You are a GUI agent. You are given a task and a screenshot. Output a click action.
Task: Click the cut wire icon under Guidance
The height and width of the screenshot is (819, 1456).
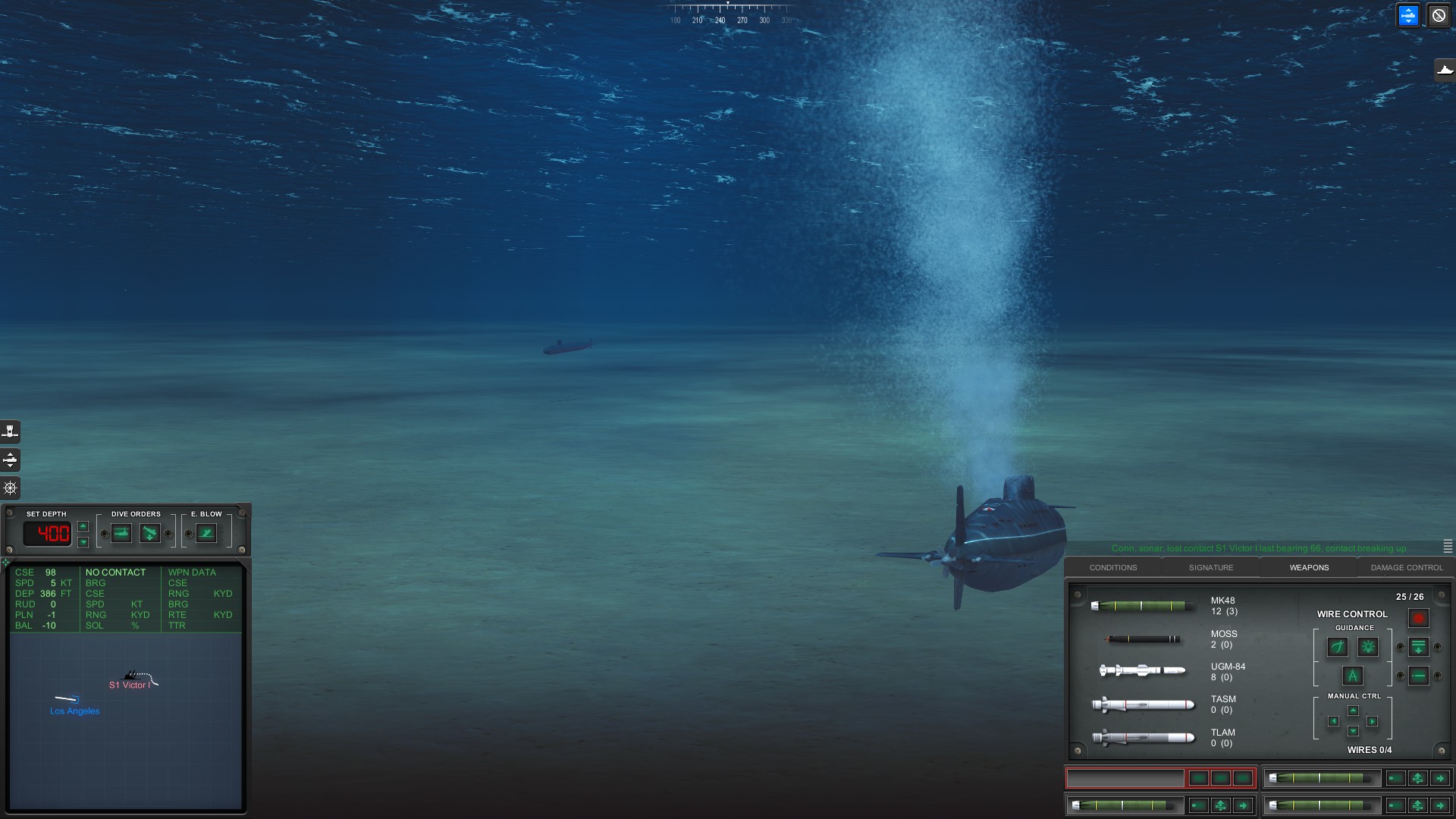coord(1338,647)
